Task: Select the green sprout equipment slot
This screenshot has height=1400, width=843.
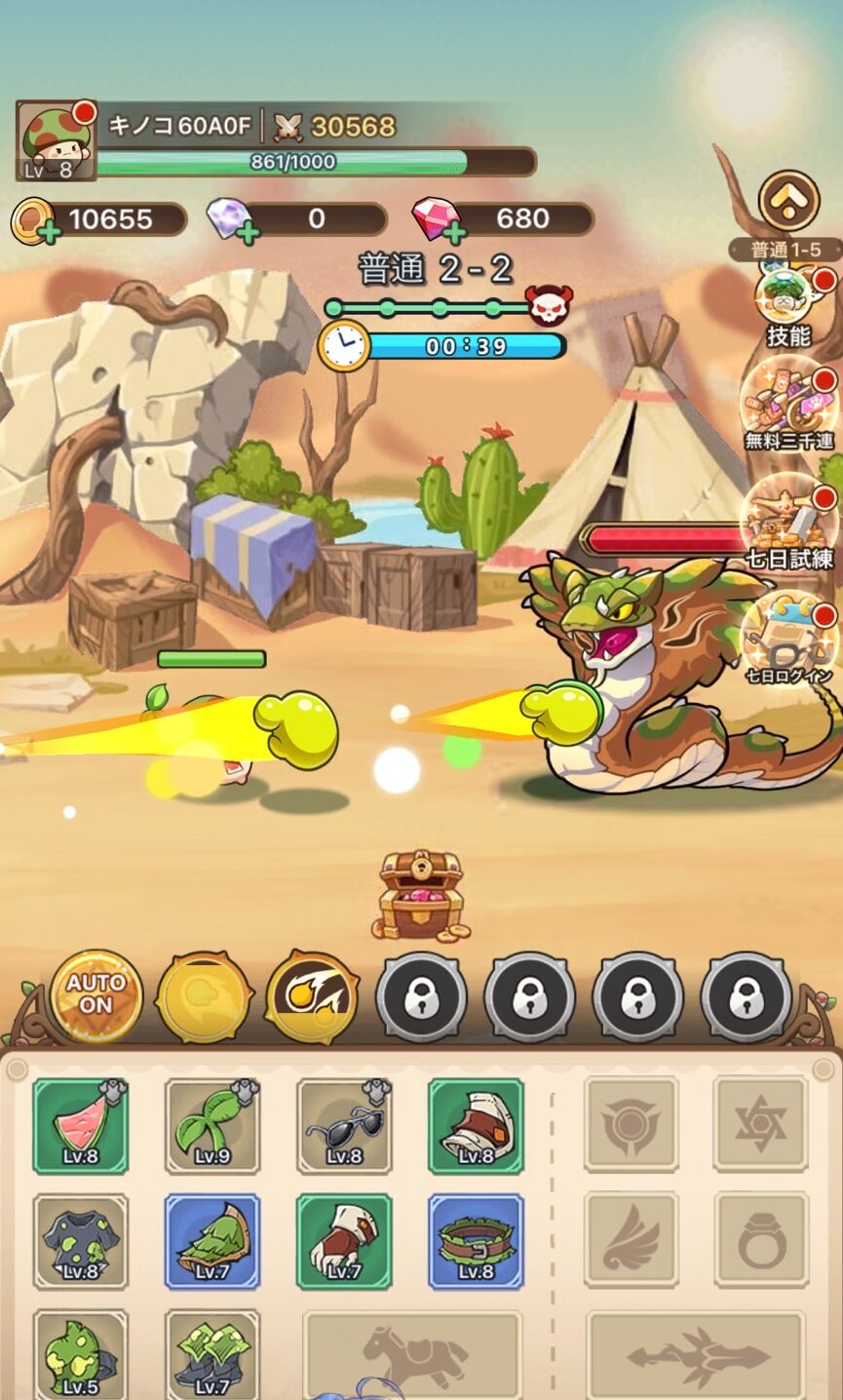Action: tap(212, 1126)
